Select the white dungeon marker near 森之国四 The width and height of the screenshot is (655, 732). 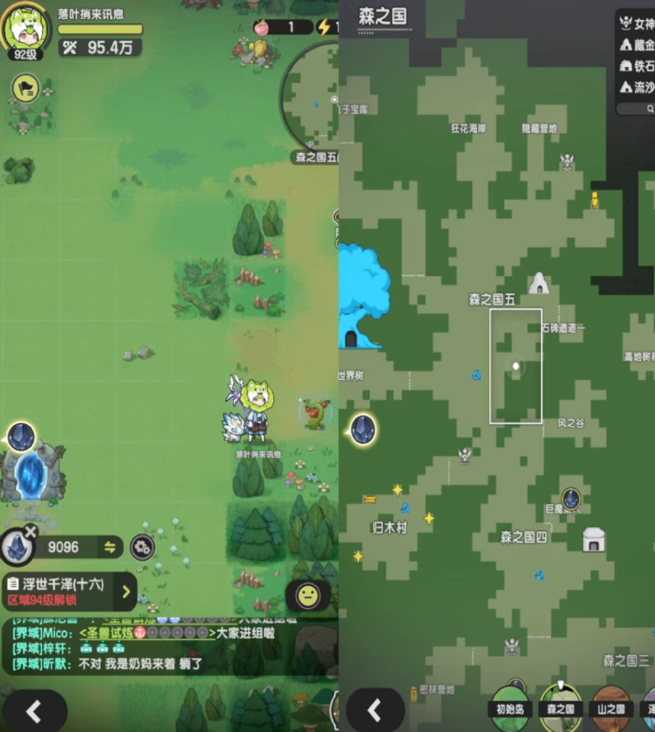(x=594, y=540)
